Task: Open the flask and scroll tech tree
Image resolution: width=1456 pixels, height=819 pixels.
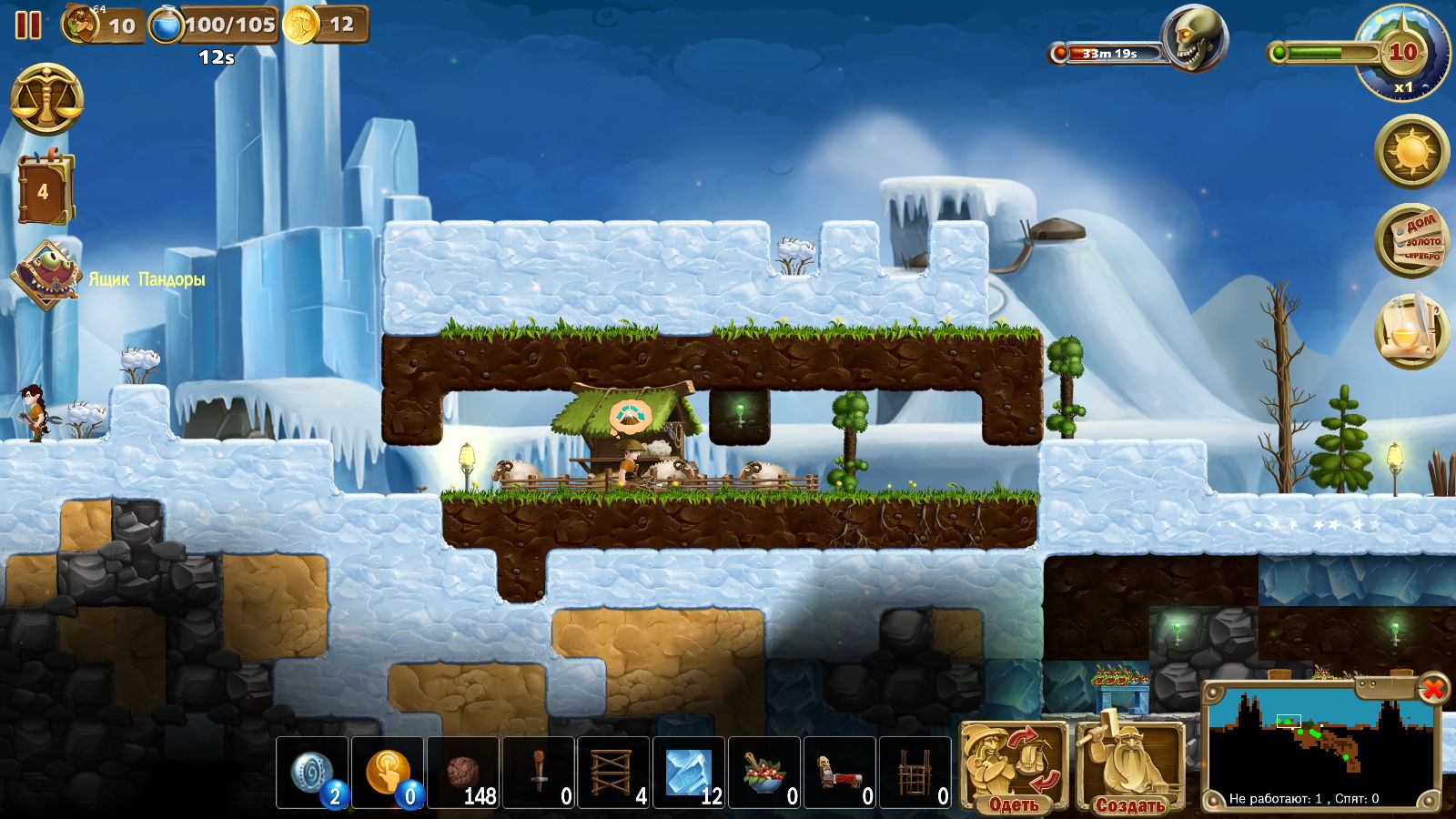Action: (x=1411, y=329)
